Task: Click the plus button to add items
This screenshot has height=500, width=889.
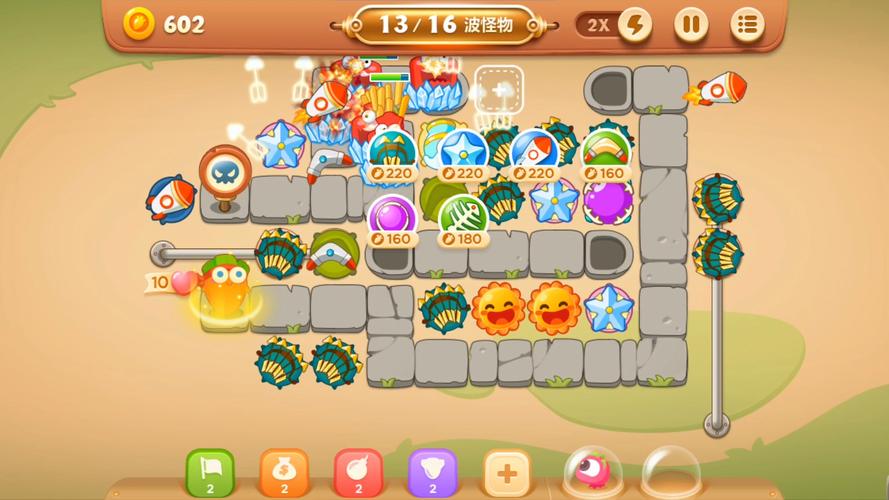Action: coord(507,471)
